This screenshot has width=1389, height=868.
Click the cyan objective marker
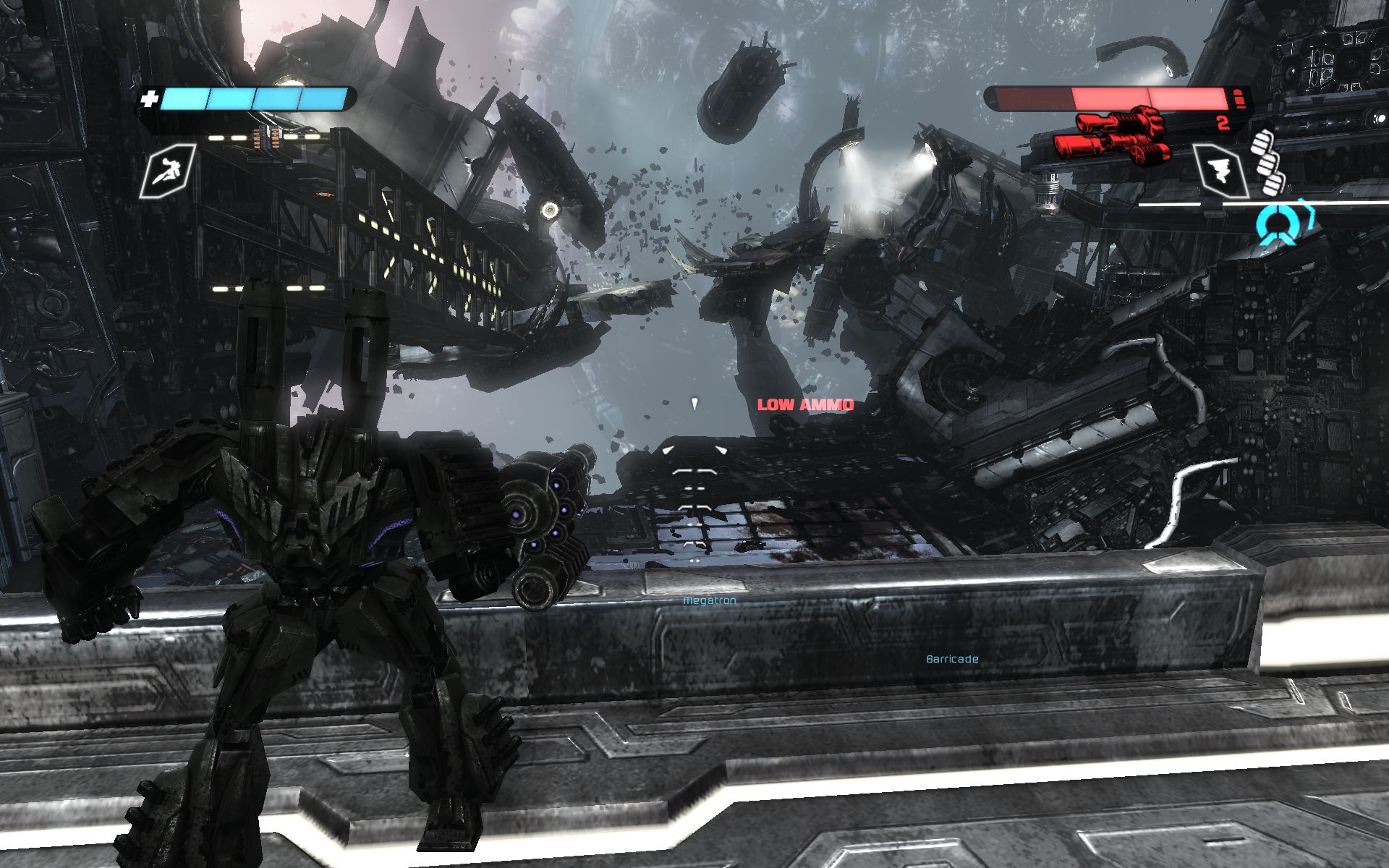point(1275,222)
